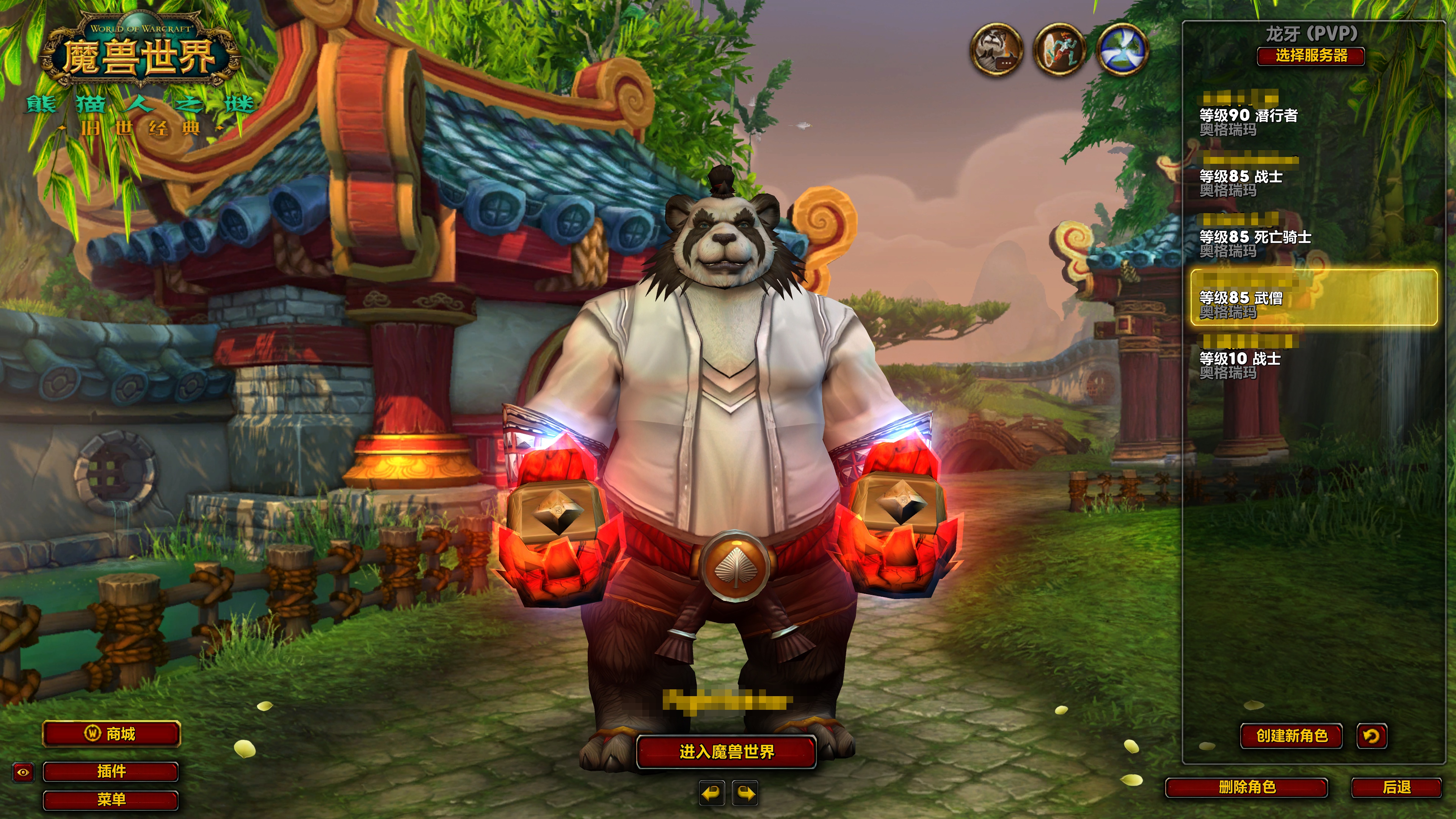Toggle the eye icon beside 插件
This screenshot has height=819, width=1456.
pyautogui.click(x=23, y=772)
